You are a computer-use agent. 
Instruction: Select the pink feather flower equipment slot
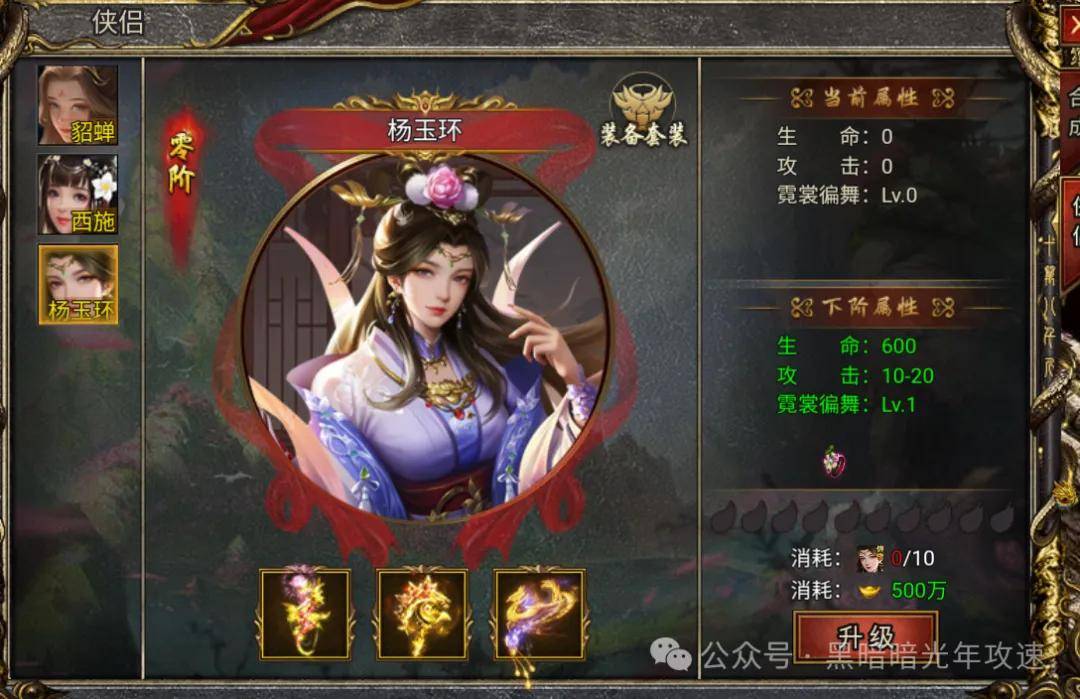(305, 613)
